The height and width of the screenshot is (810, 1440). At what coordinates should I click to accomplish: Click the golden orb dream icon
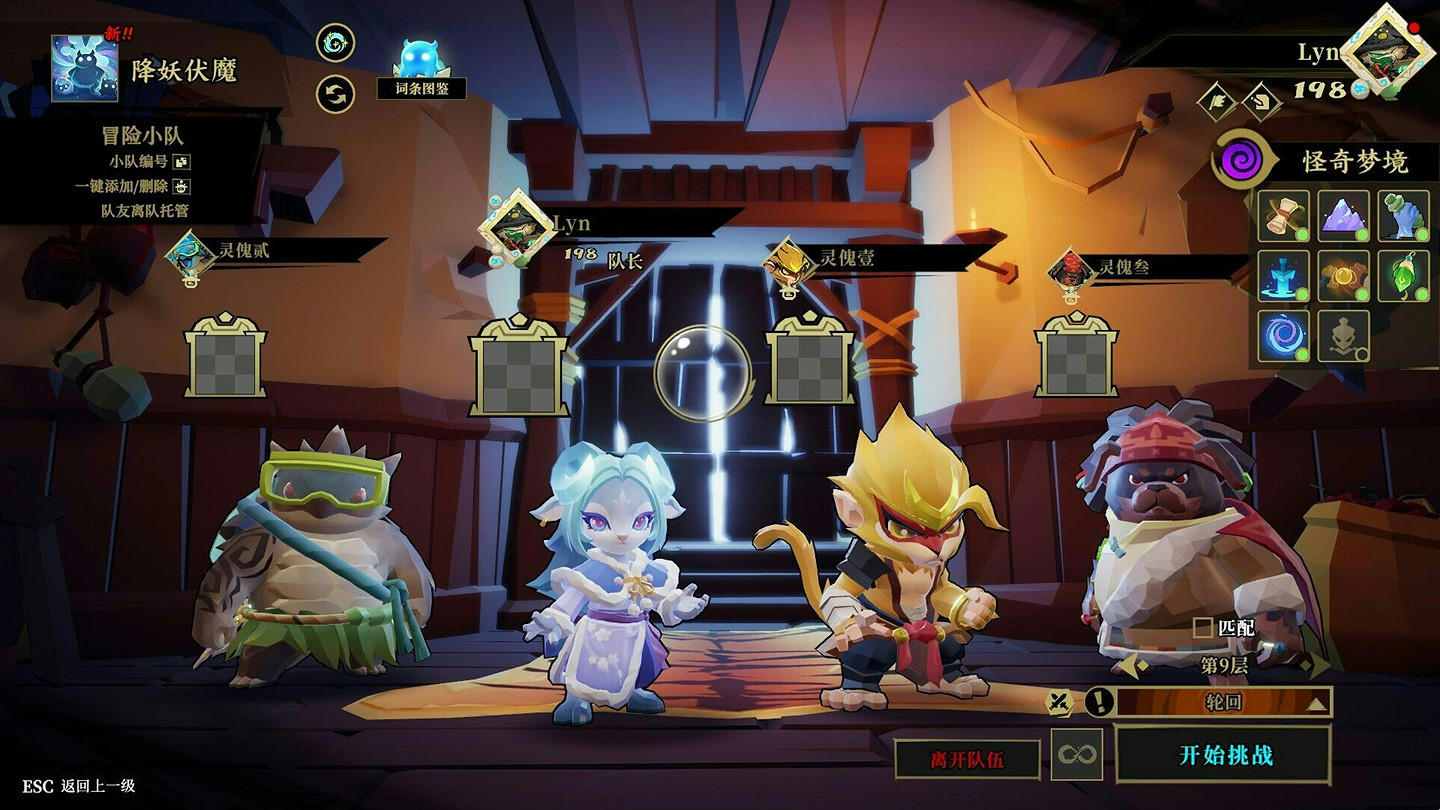point(1344,275)
